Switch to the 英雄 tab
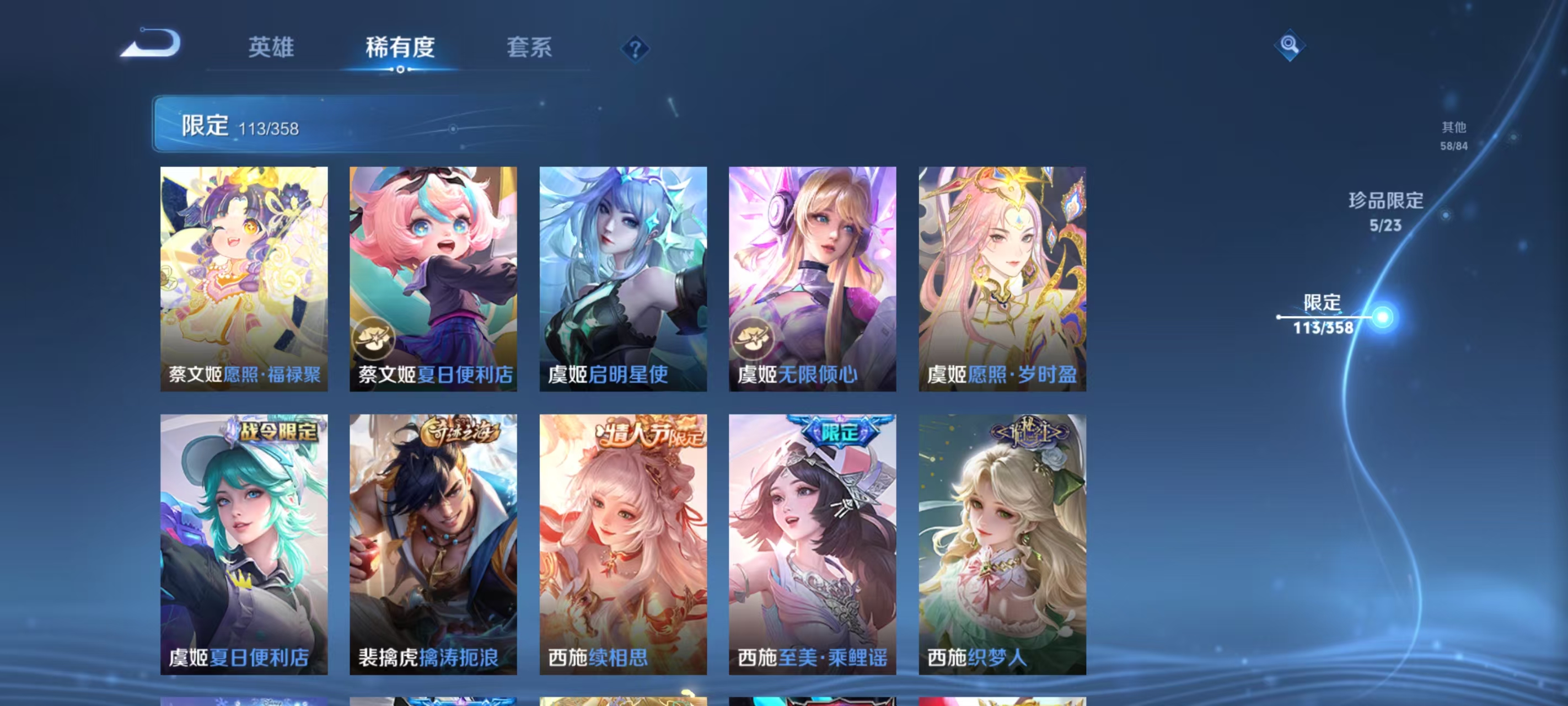1568x706 pixels. (x=270, y=47)
